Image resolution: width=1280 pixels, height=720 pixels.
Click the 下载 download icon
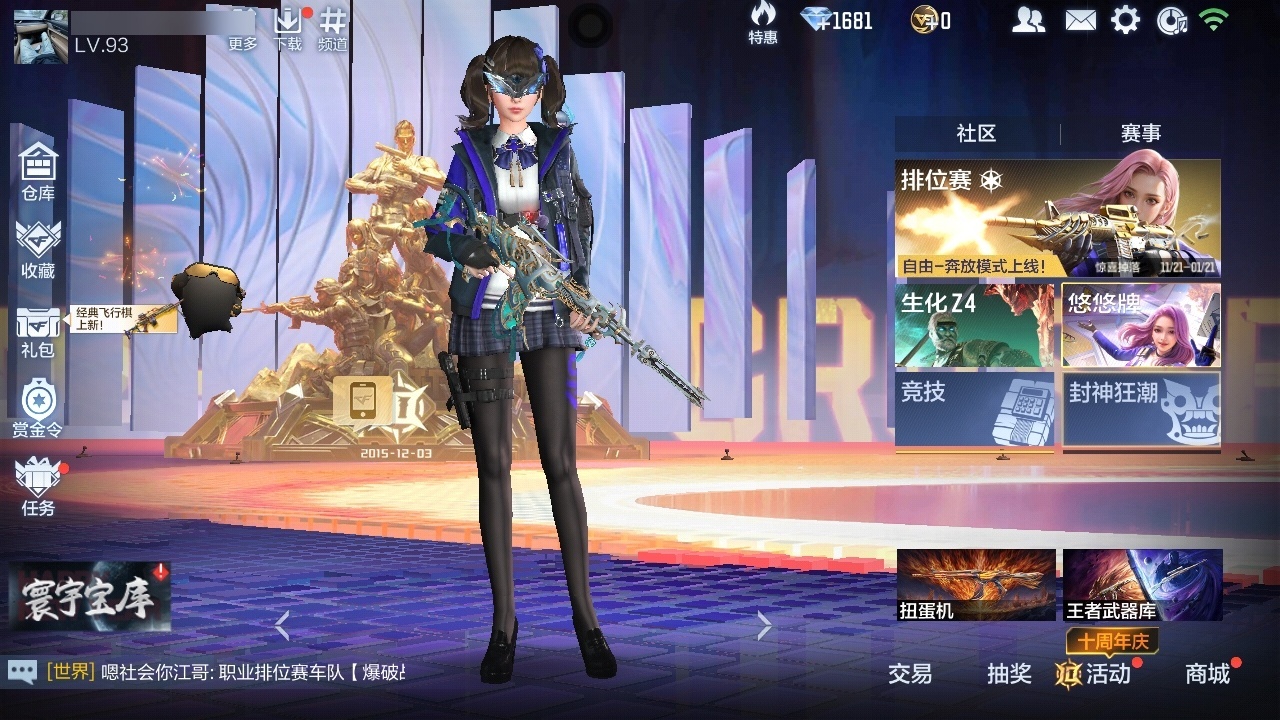[x=289, y=20]
